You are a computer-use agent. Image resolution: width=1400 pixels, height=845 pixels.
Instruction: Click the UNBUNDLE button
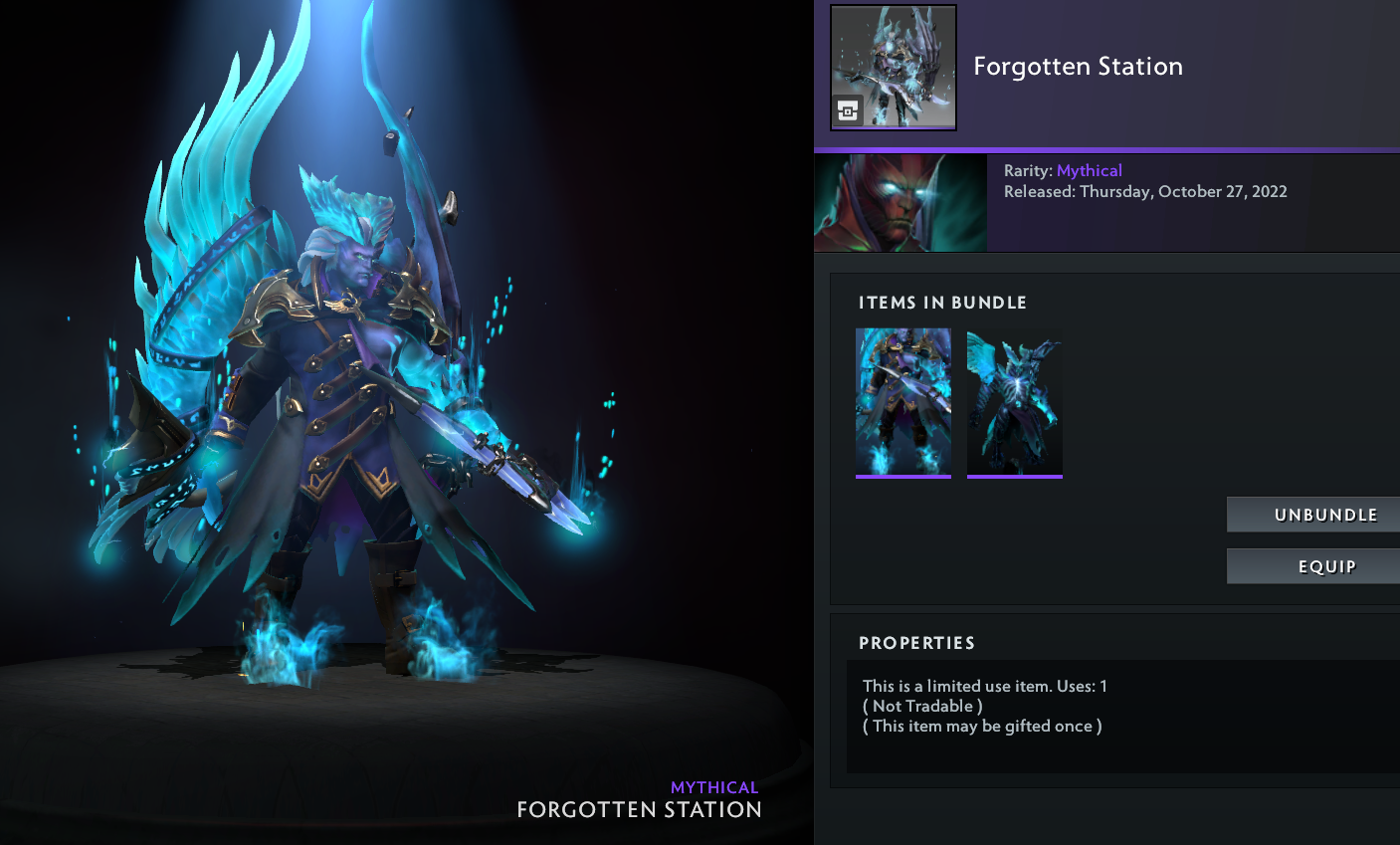click(x=1313, y=515)
